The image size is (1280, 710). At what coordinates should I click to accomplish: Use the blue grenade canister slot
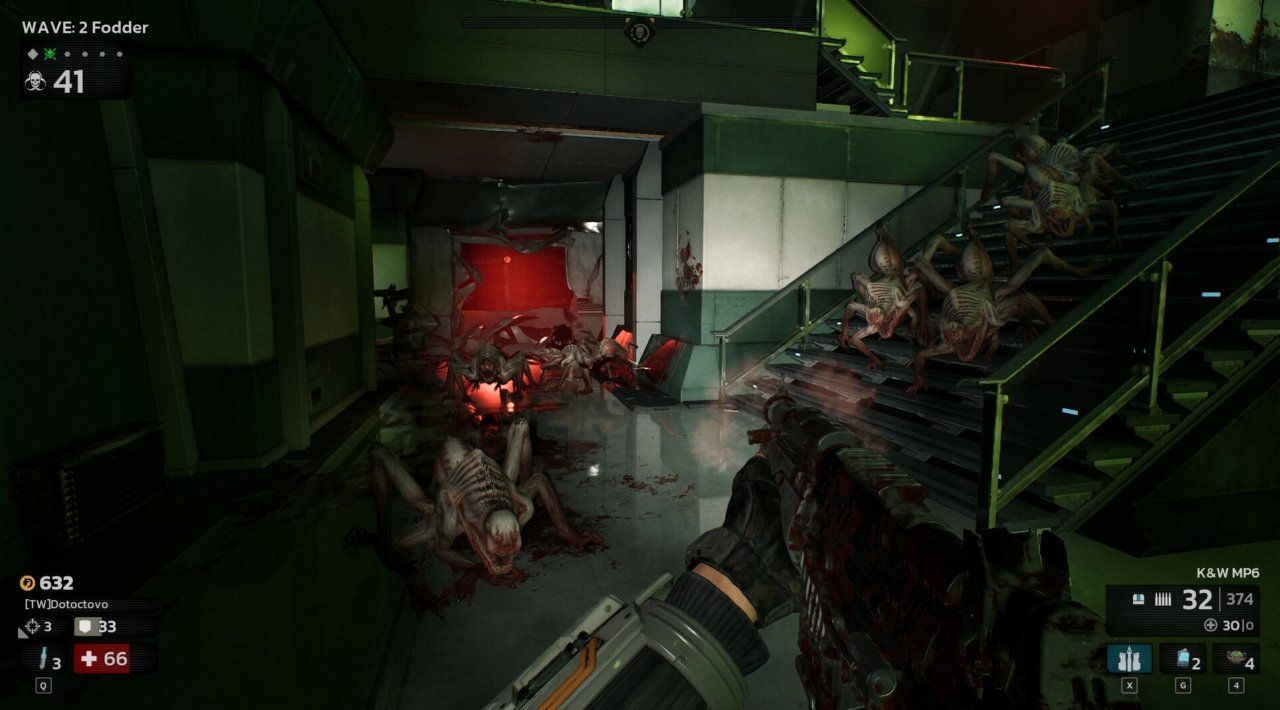pyautogui.click(x=1182, y=659)
